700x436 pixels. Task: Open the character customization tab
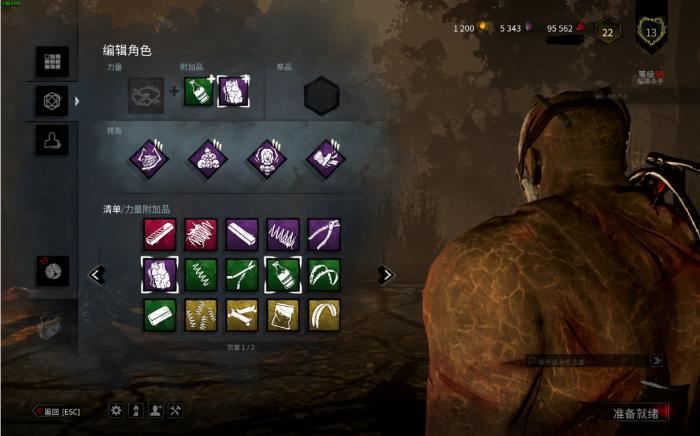pos(52,140)
